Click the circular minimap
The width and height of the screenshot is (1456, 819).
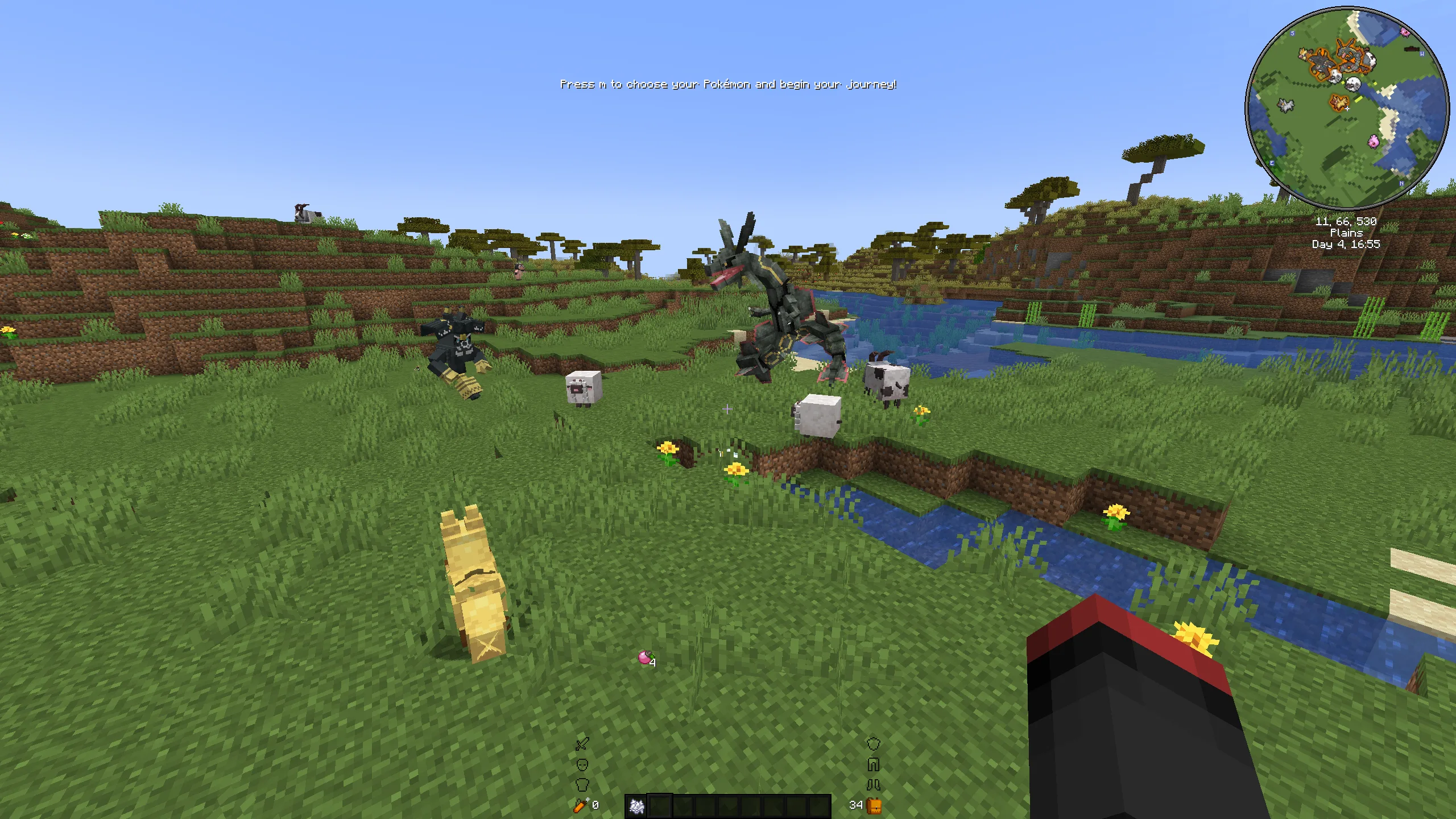pyautogui.click(x=1346, y=108)
